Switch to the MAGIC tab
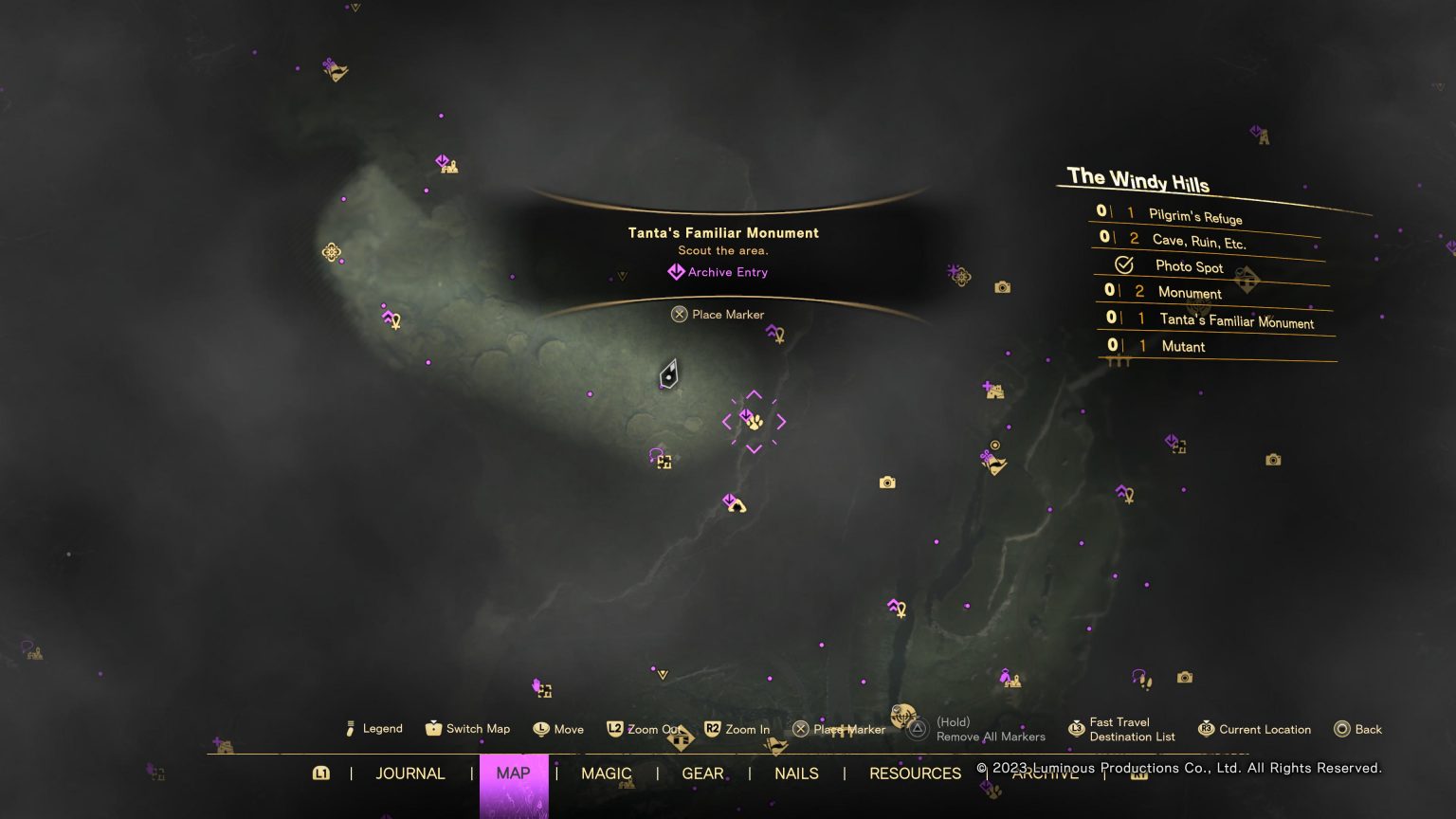This screenshot has width=1456, height=819. tap(607, 773)
